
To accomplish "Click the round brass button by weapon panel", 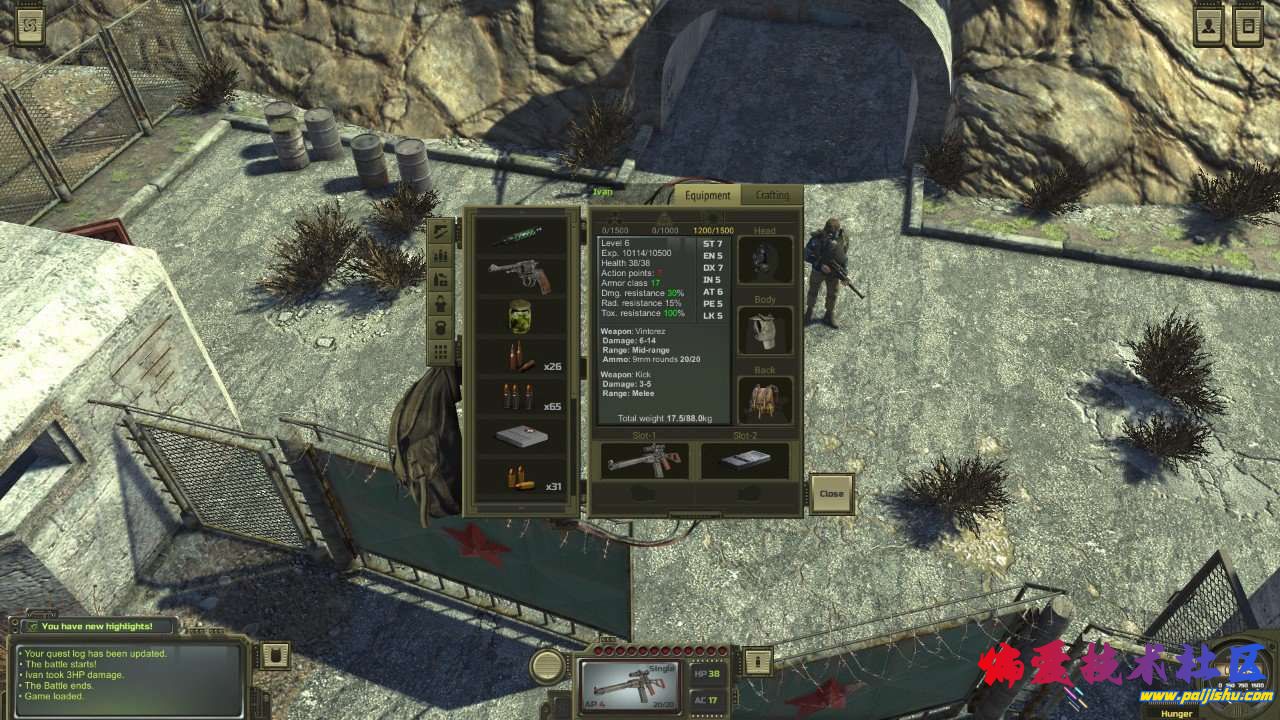I will click(547, 665).
